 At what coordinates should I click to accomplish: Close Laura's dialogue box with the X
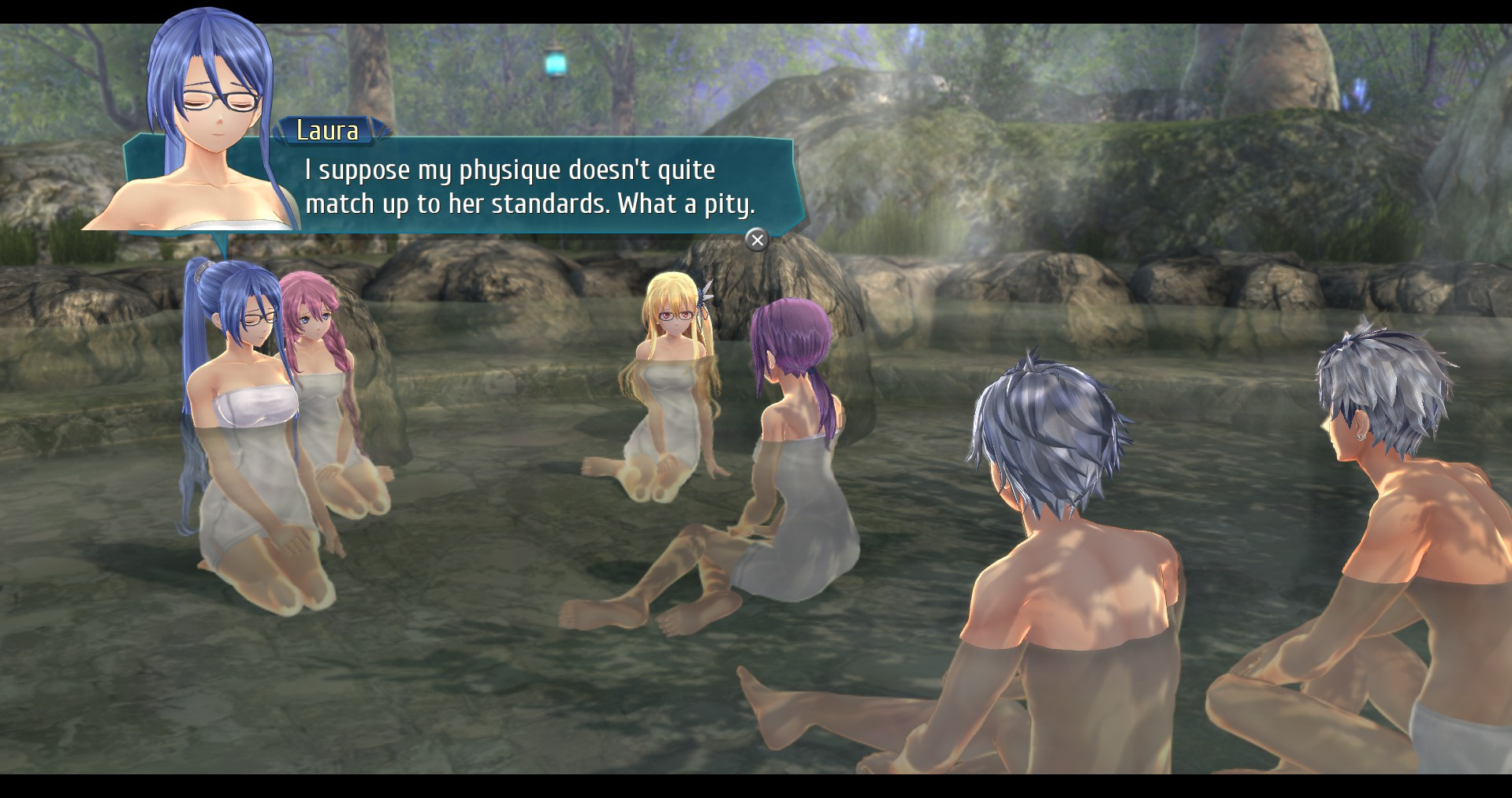coord(757,240)
